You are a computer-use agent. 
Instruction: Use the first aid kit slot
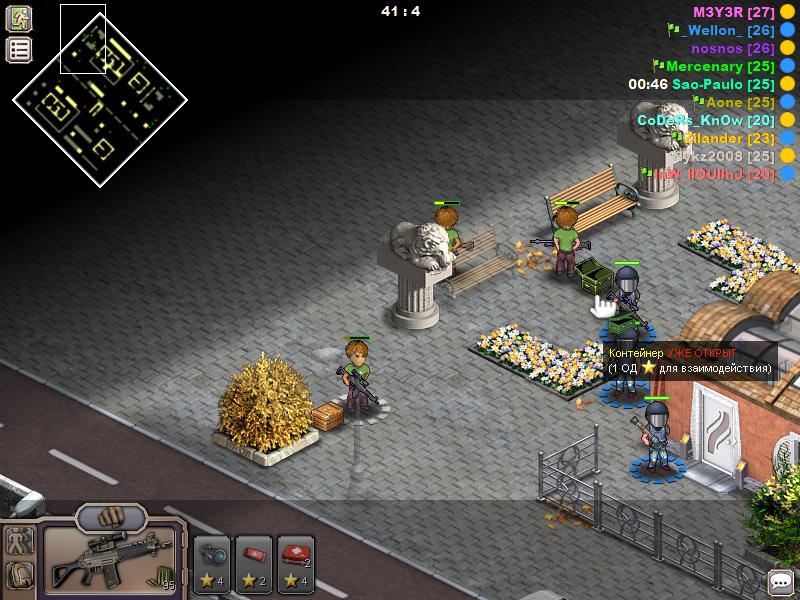[296, 560]
